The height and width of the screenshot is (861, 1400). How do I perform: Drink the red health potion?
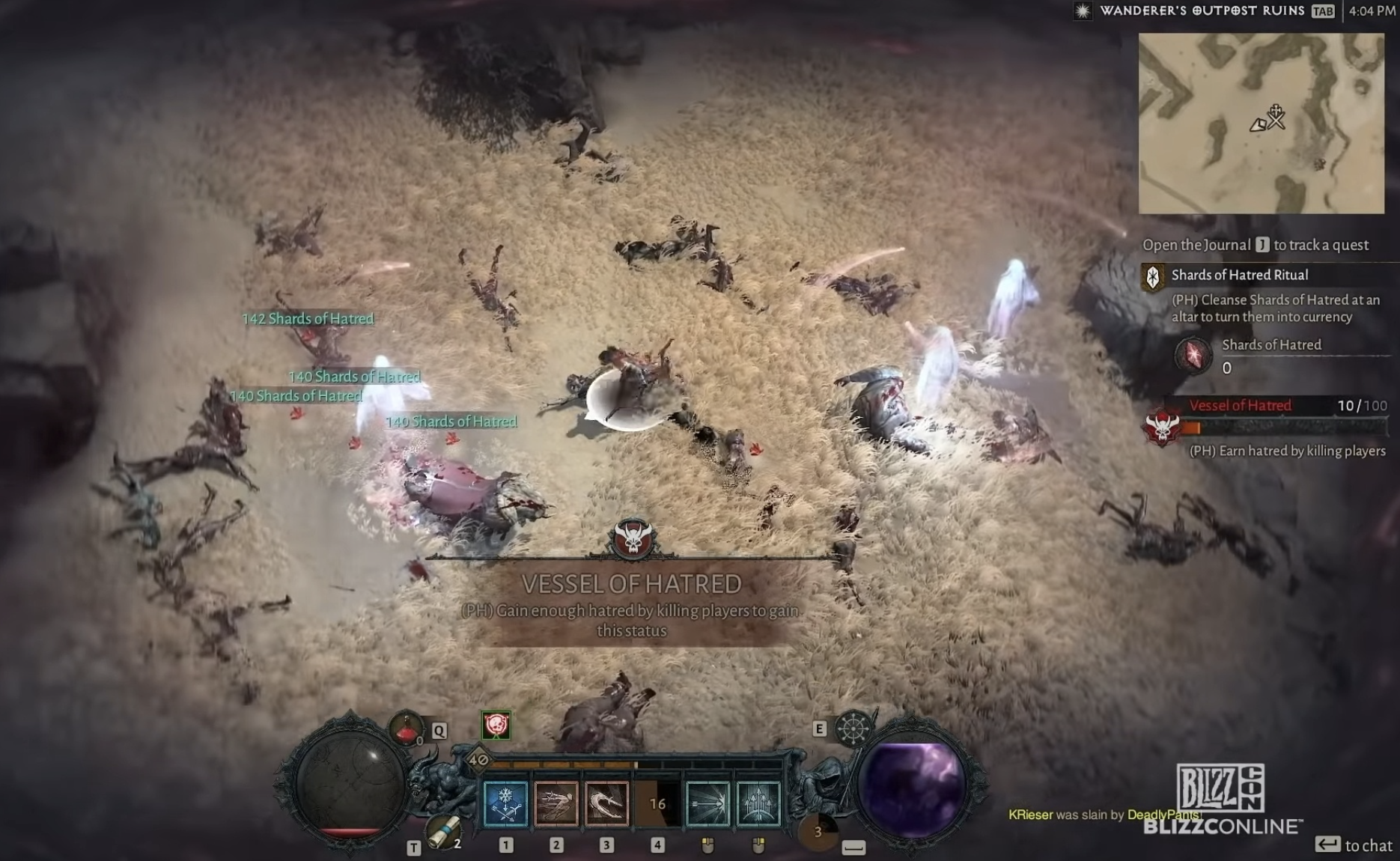pos(407,728)
